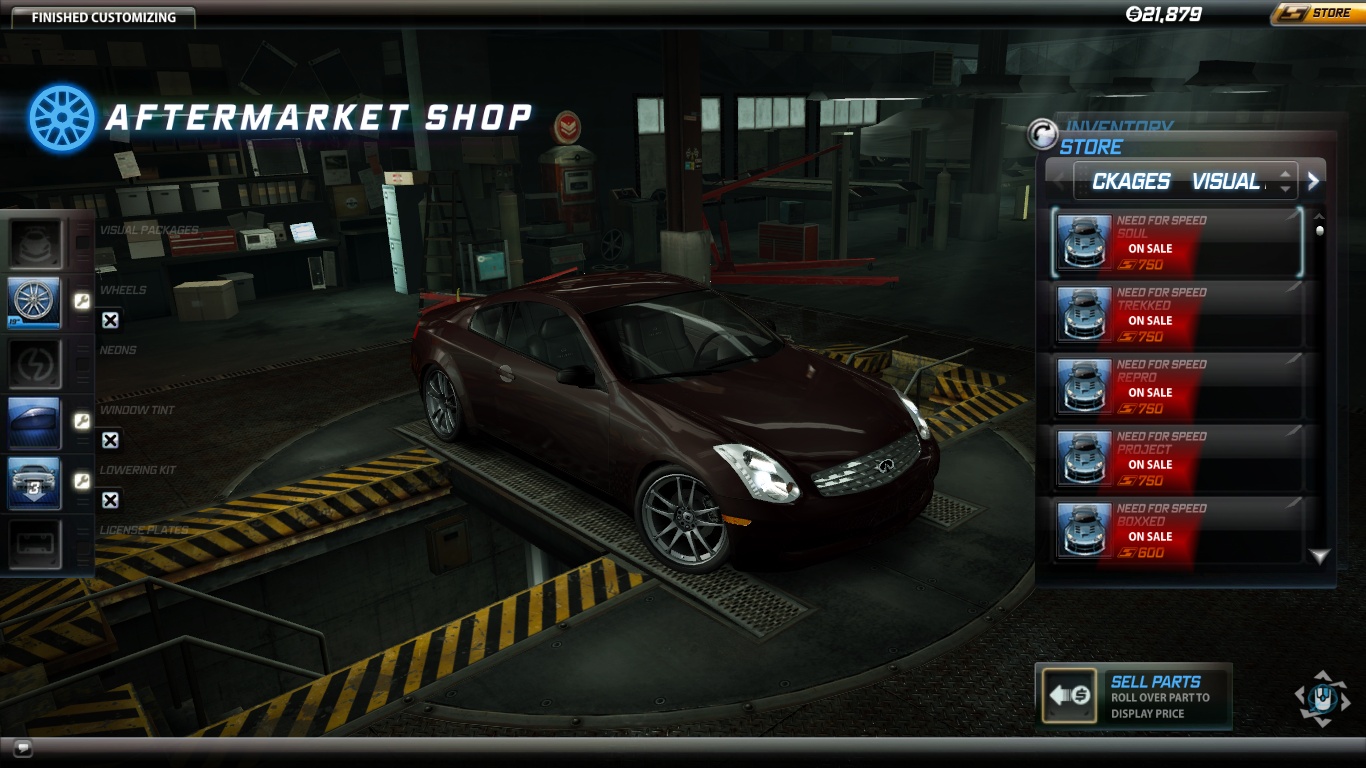
Task: Advance the category selector with right arrow
Action: 1314,181
